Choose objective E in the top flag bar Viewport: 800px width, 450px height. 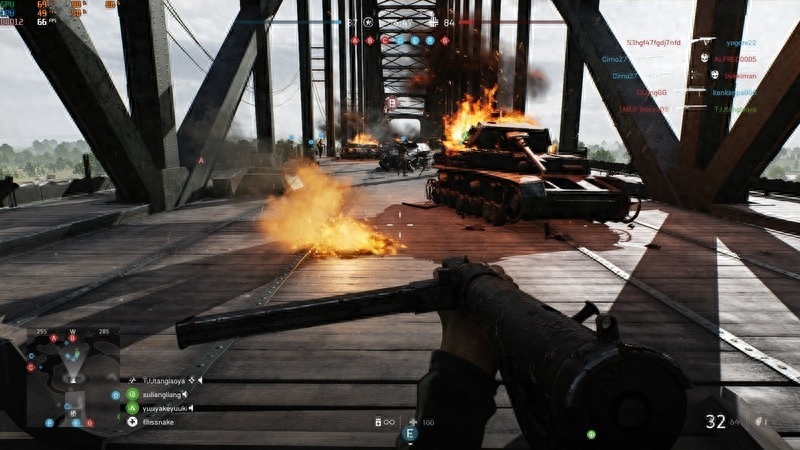(415, 40)
